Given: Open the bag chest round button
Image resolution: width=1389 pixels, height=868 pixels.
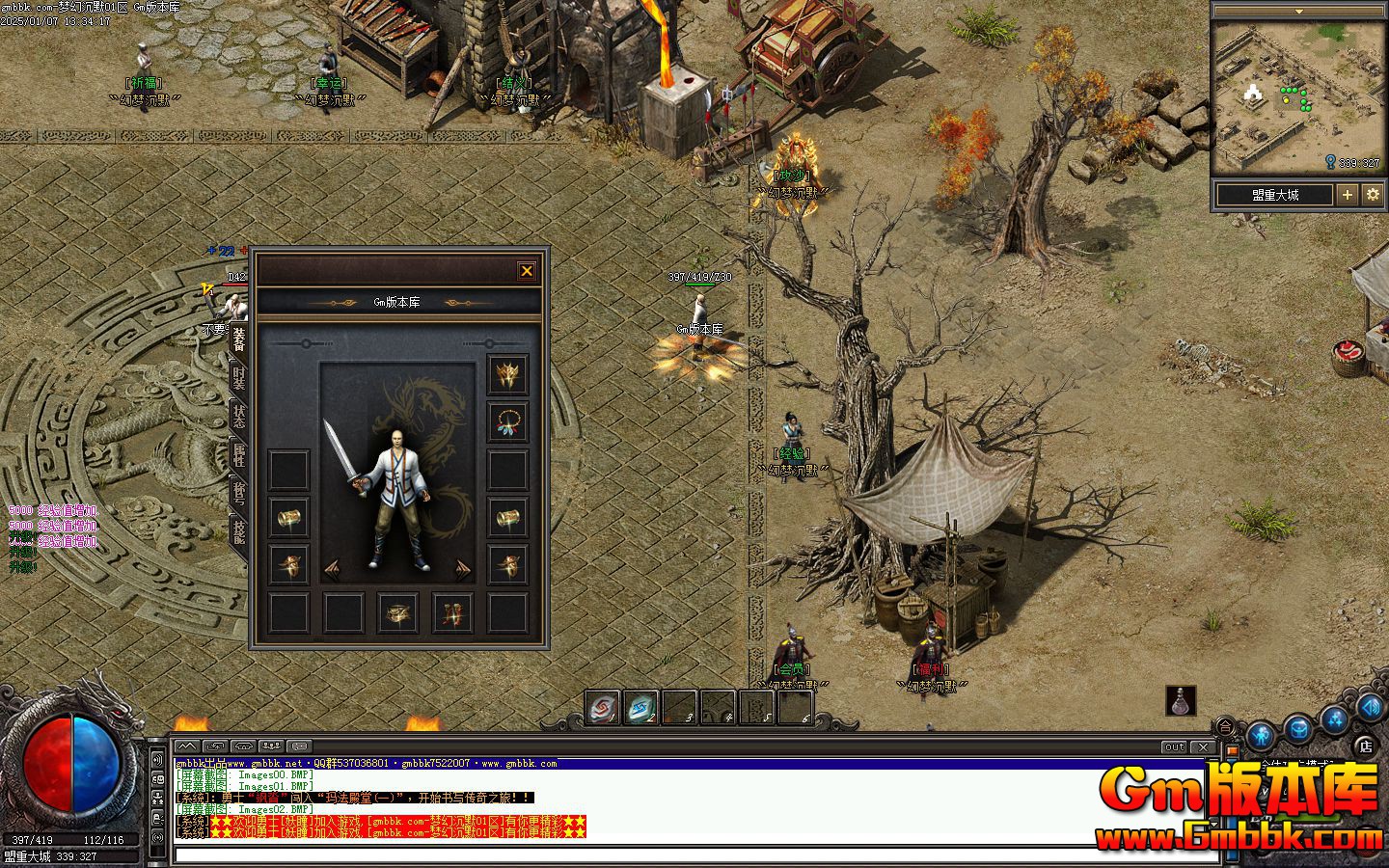Looking at the screenshot, I should coord(1297,729).
